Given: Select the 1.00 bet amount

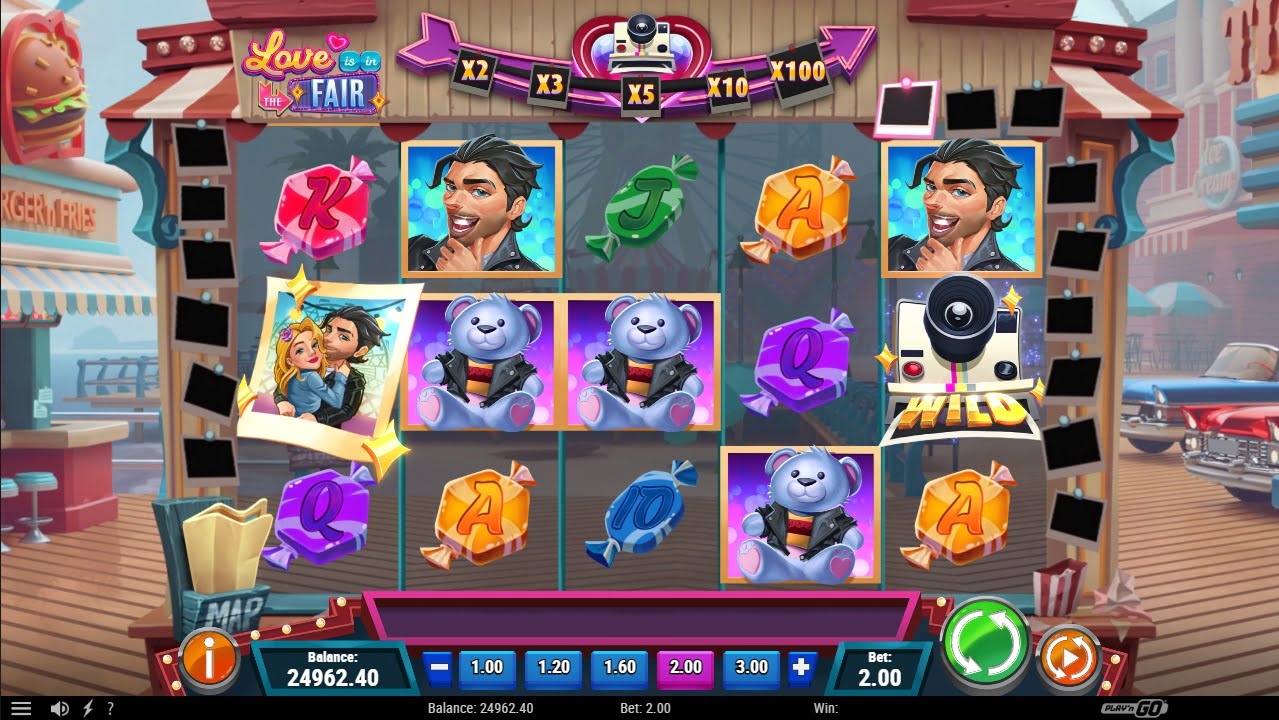Looking at the screenshot, I should point(487,667).
